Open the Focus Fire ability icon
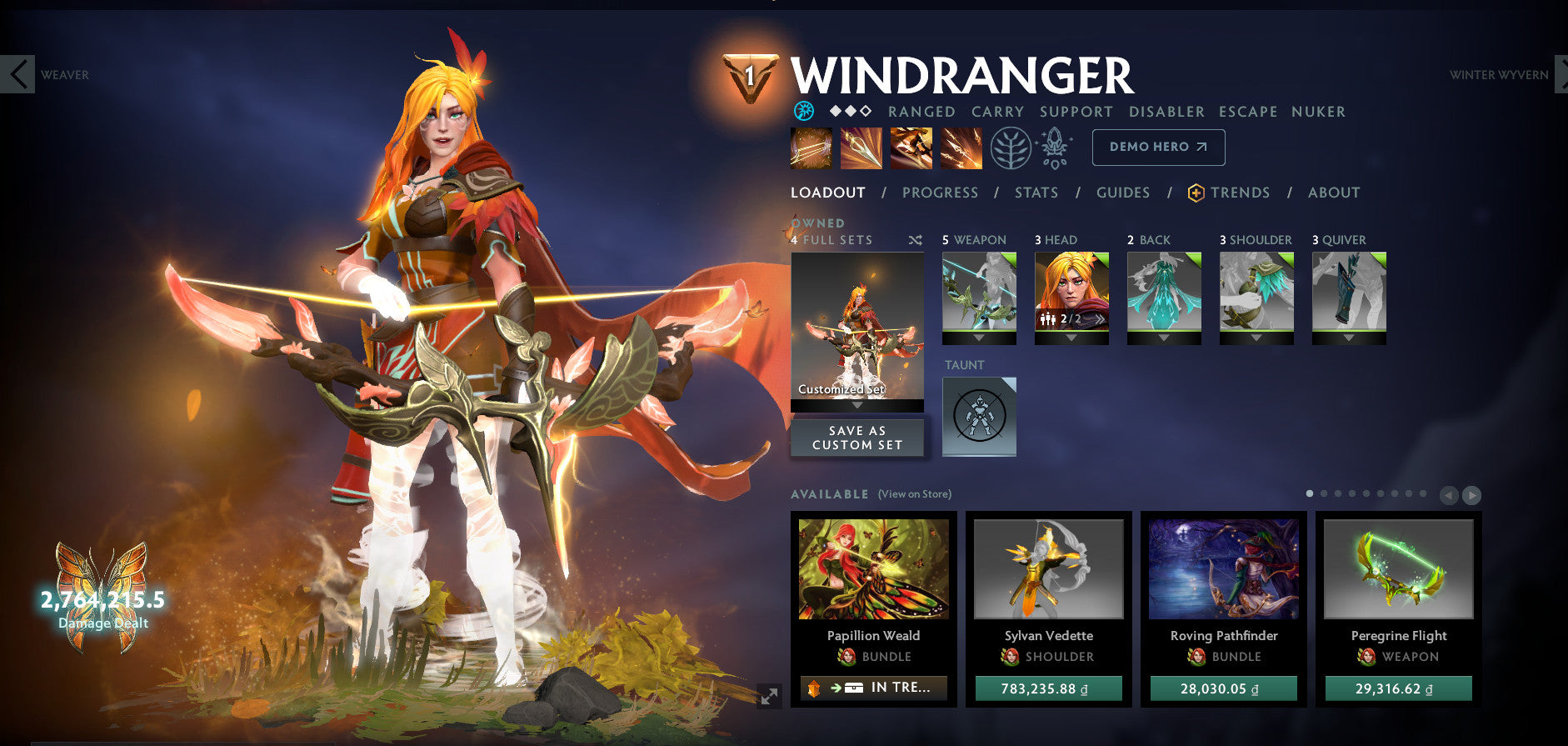Viewport: 1568px width, 746px height. tap(961, 148)
